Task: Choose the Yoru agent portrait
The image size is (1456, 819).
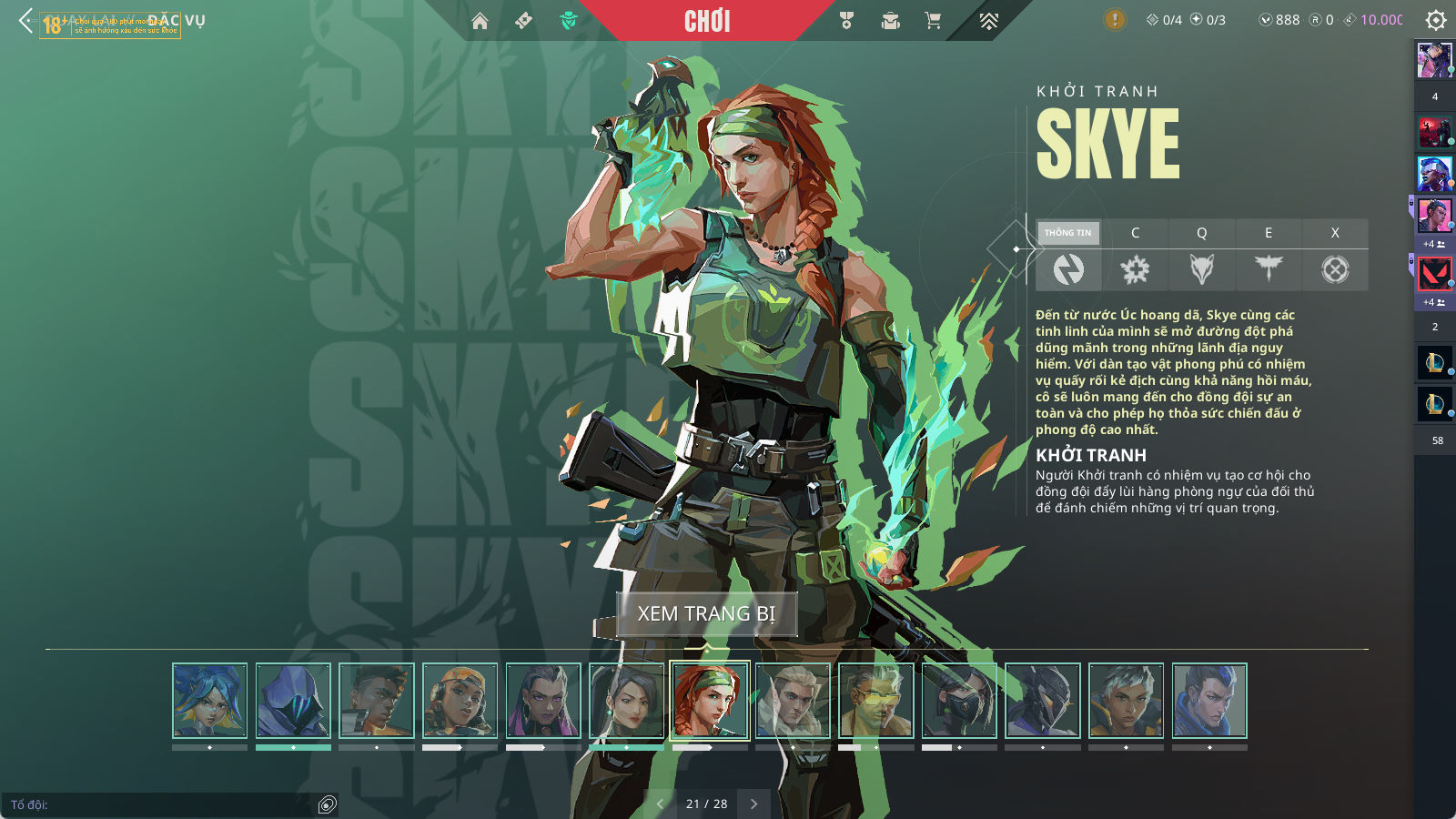Action: pyautogui.click(x=1209, y=700)
